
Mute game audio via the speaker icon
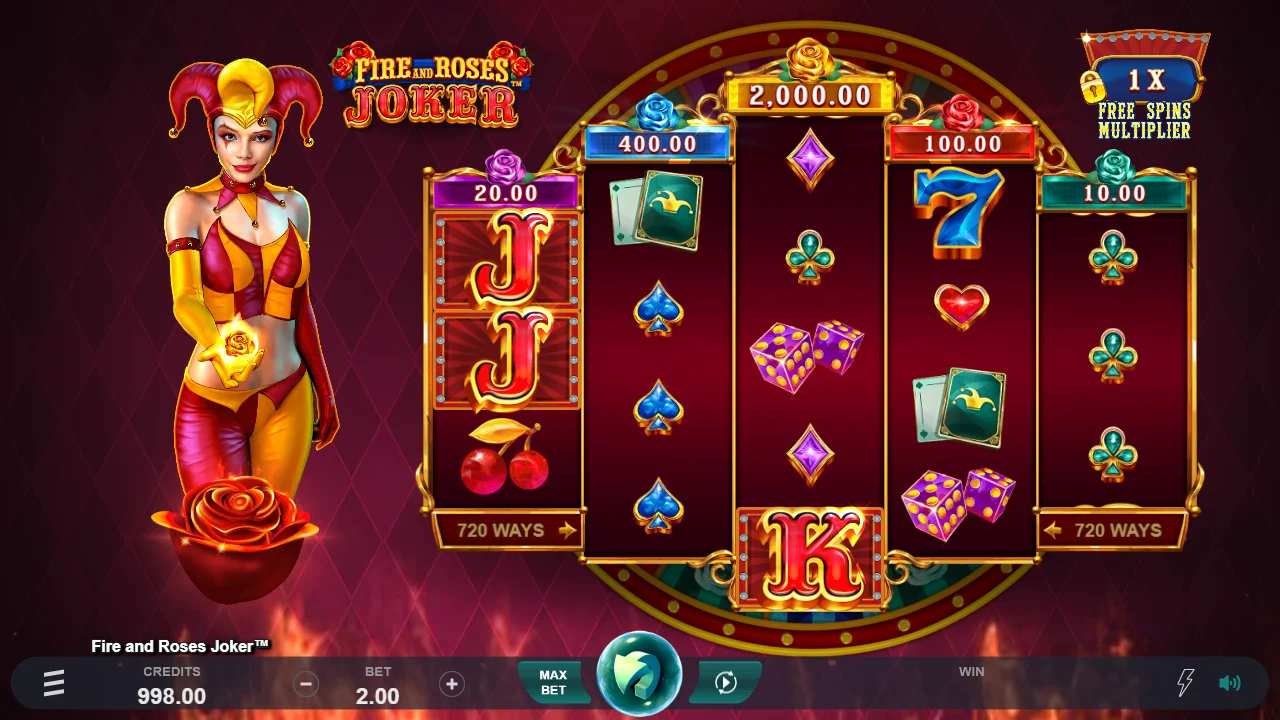pyautogui.click(x=1229, y=683)
